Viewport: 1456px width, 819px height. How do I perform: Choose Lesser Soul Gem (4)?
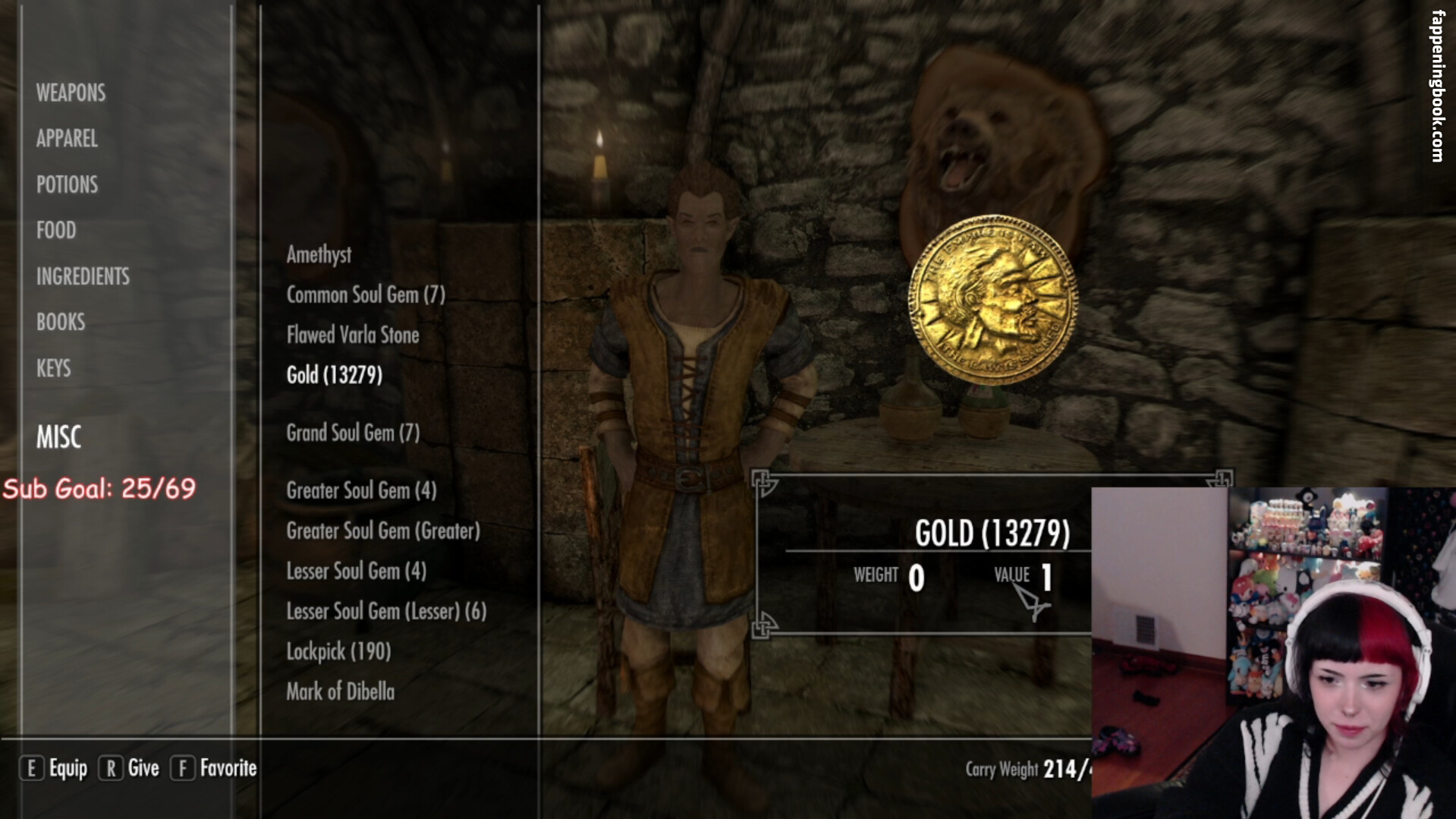(x=356, y=571)
